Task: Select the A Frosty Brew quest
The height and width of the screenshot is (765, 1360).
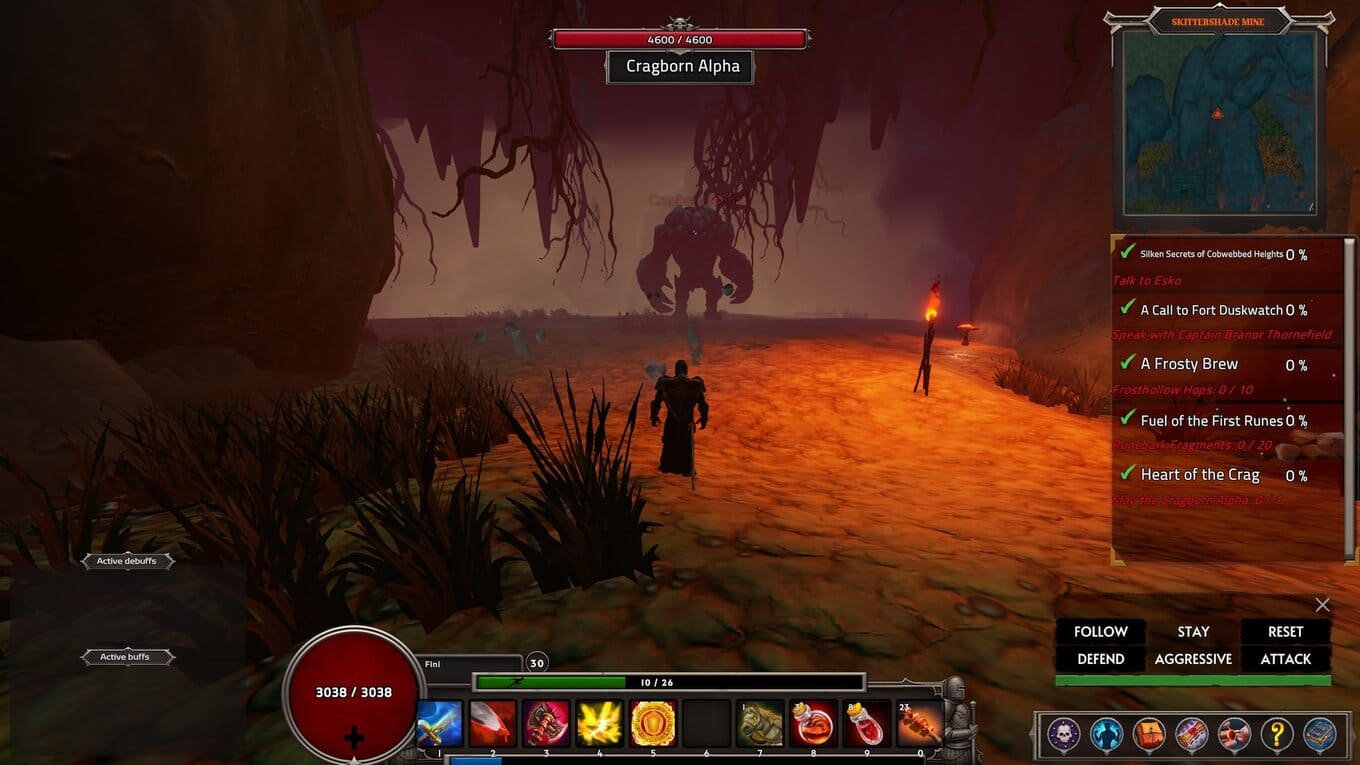Action: 1189,364
